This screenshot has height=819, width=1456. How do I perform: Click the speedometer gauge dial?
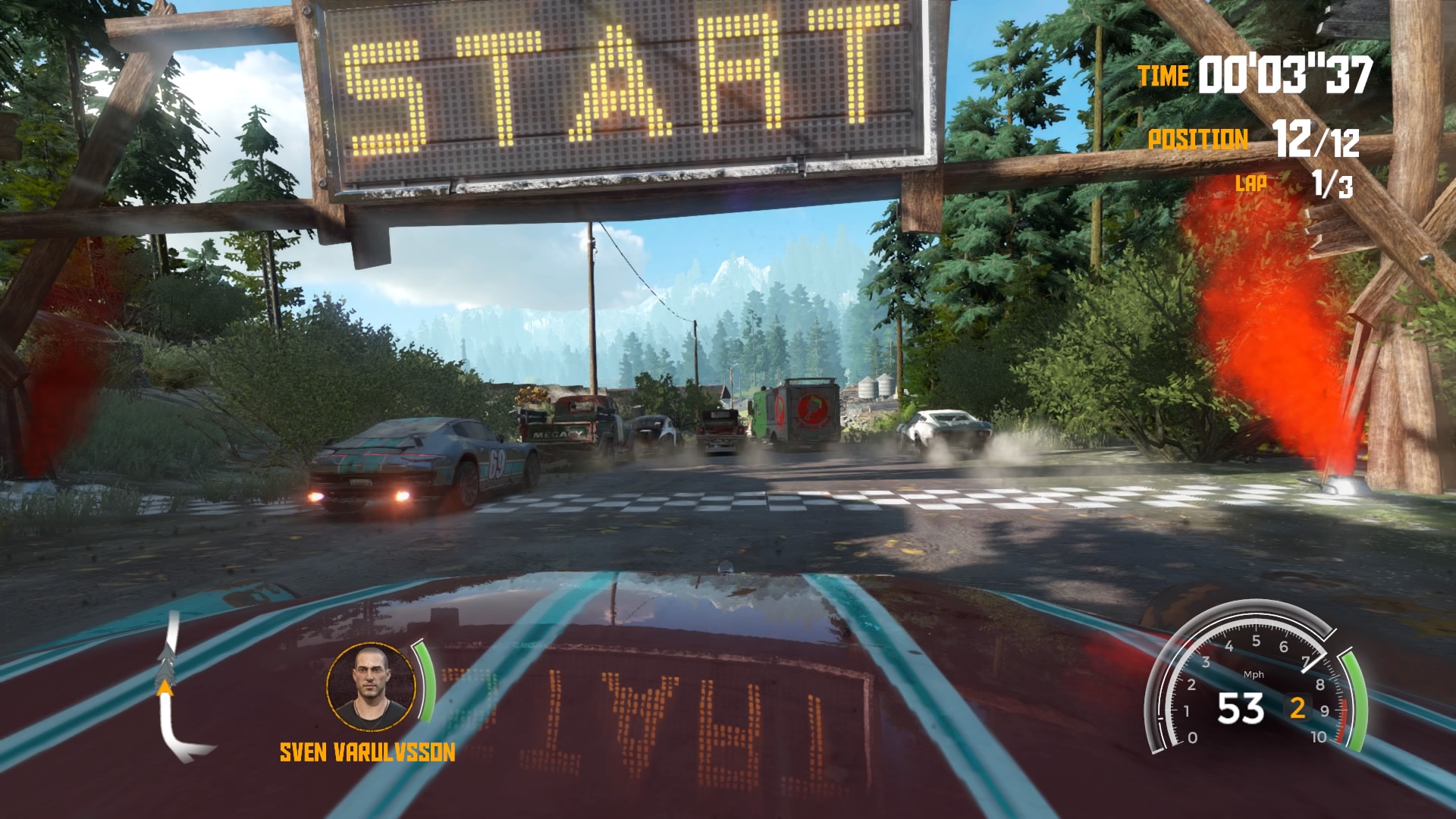click(x=1254, y=686)
